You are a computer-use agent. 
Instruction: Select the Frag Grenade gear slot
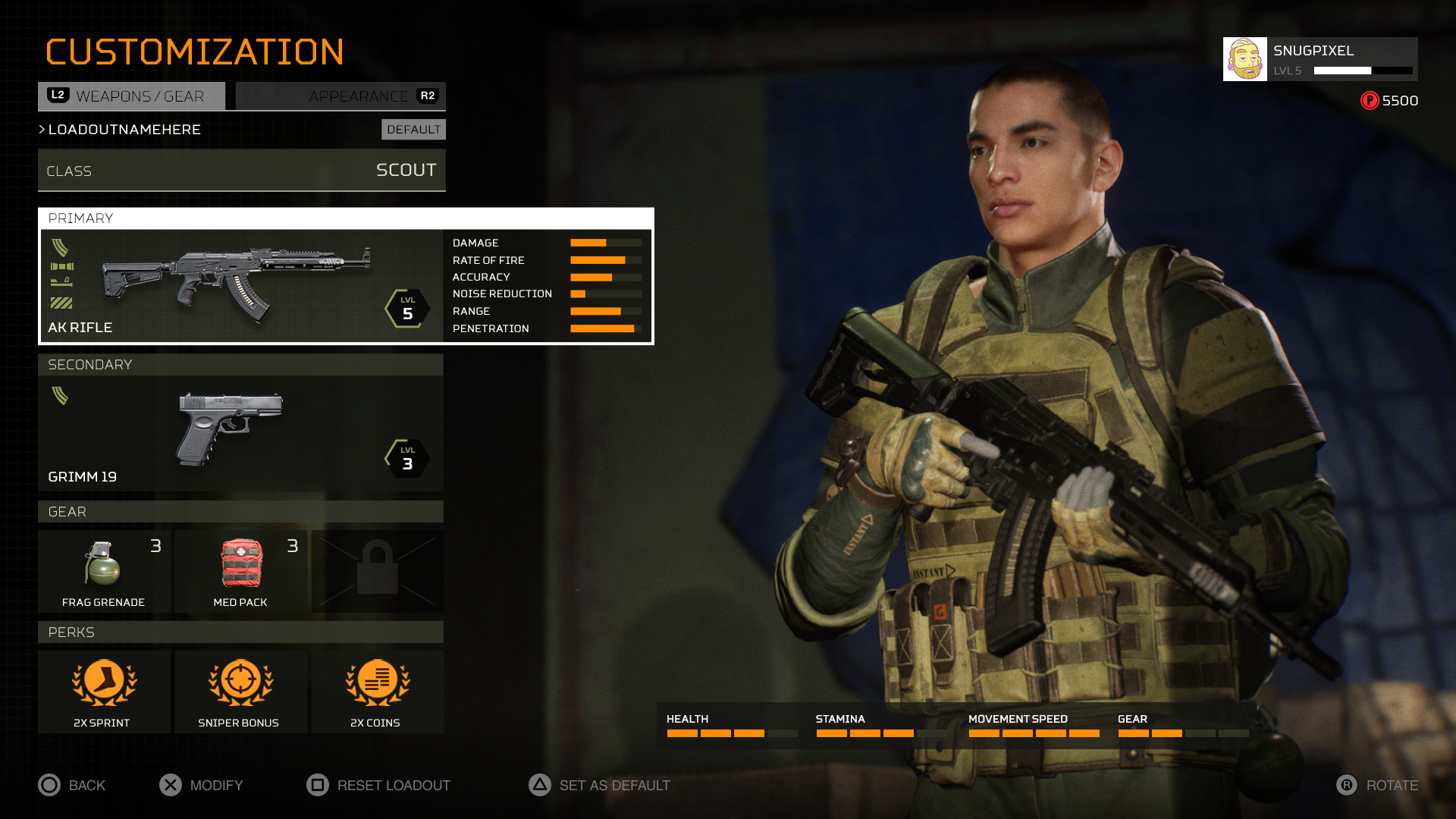tap(104, 571)
